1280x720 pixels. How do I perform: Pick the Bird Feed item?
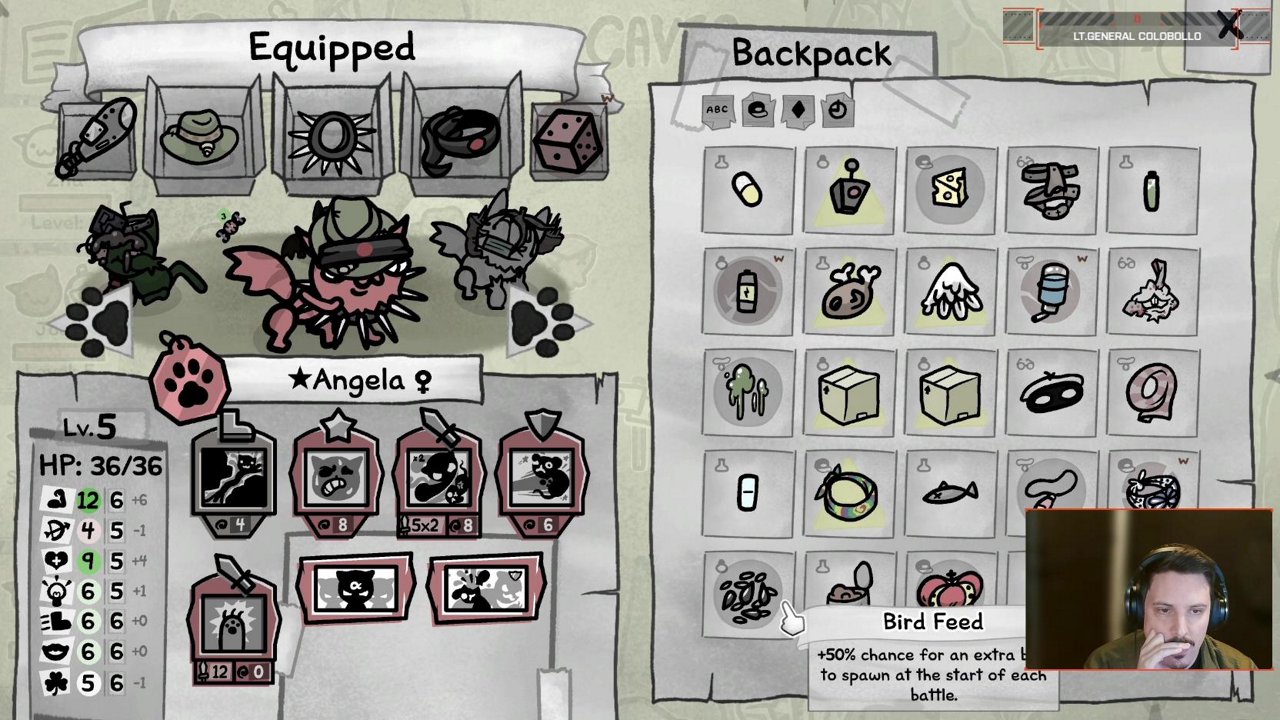pyautogui.click(x=748, y=592)
